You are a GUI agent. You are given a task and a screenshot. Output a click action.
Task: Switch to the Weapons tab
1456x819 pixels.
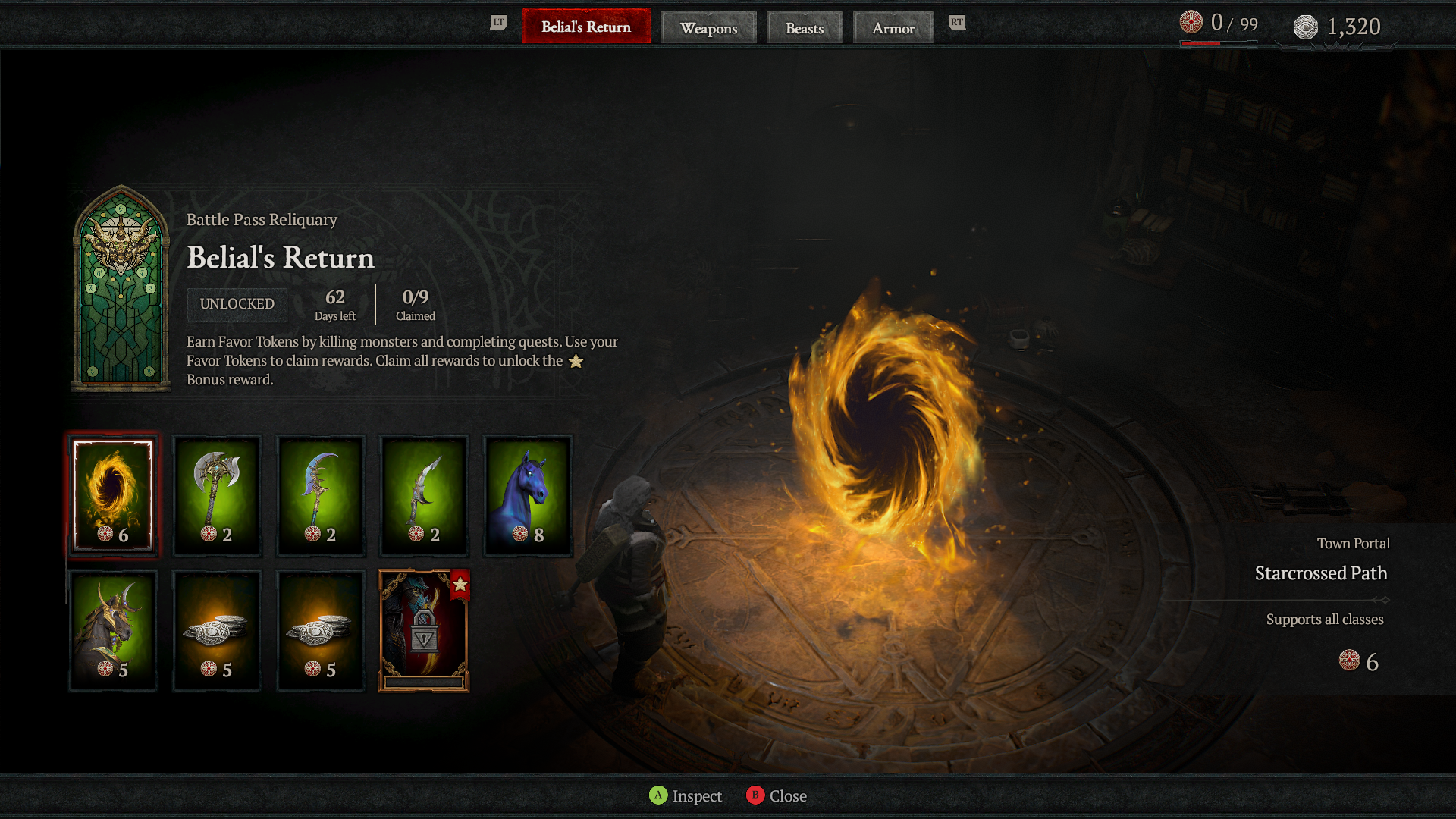tap(708, 28)
